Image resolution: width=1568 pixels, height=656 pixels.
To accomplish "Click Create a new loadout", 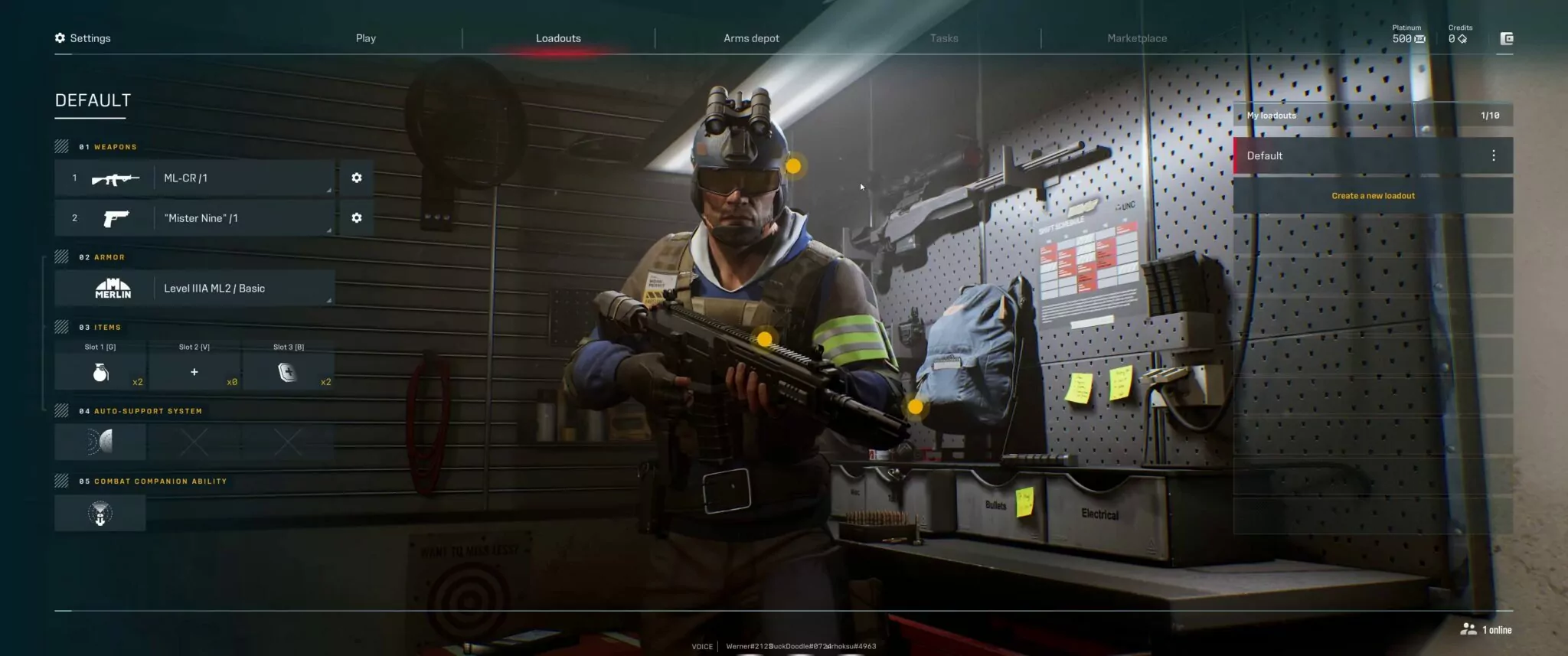I will (1373, 195).
